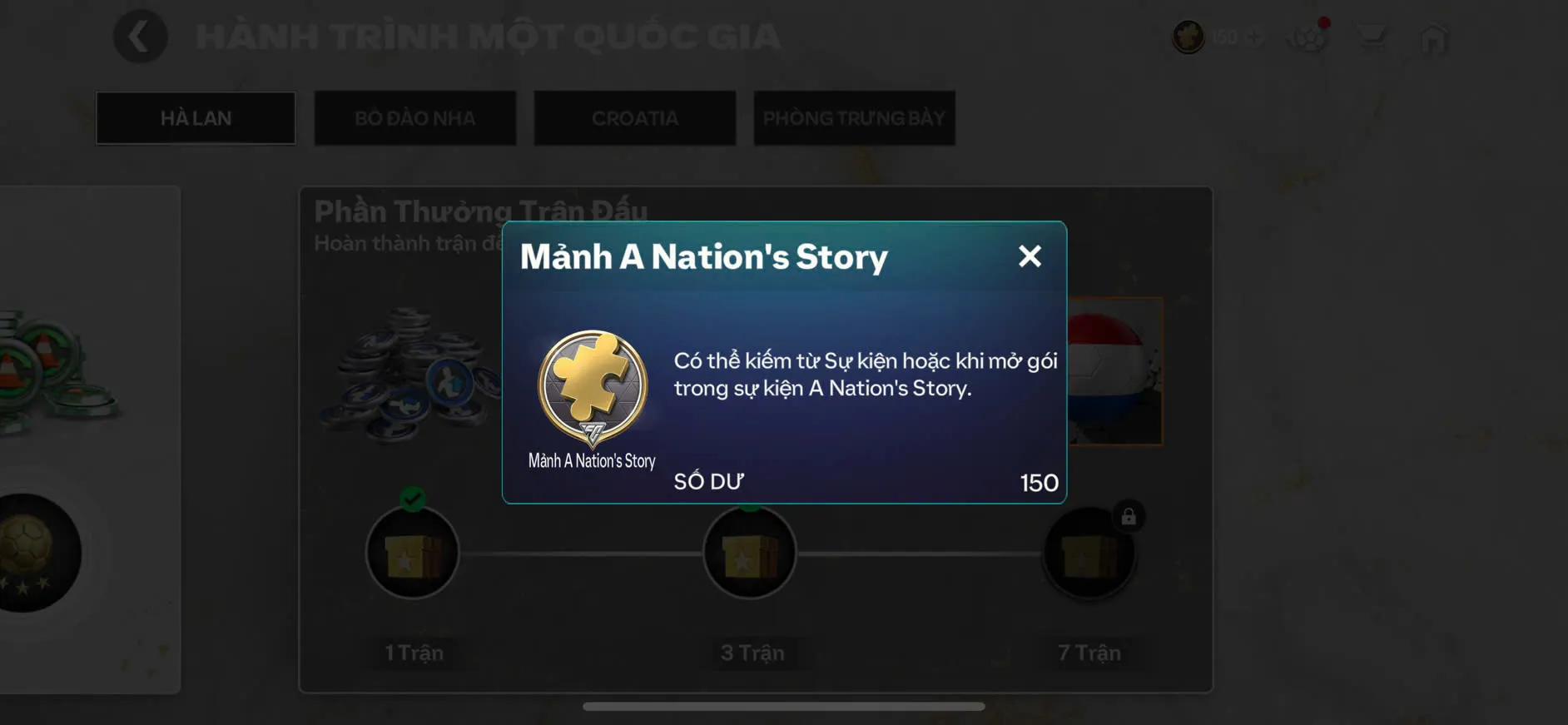
Task: Click the green checkmark on 1 Trận reward
Action: (x=414, y=499)
